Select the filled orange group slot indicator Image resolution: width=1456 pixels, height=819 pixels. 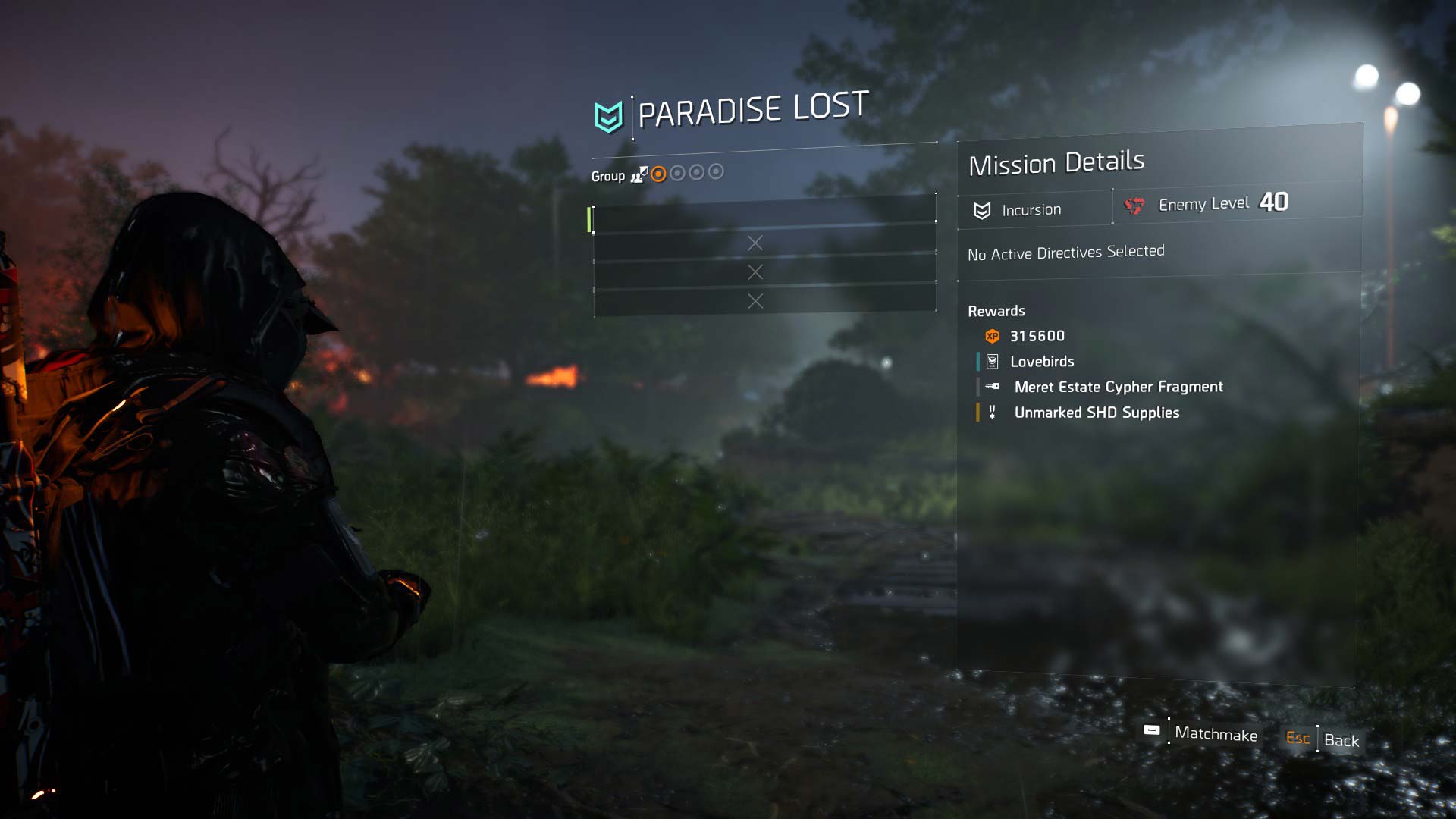(657, 174)
